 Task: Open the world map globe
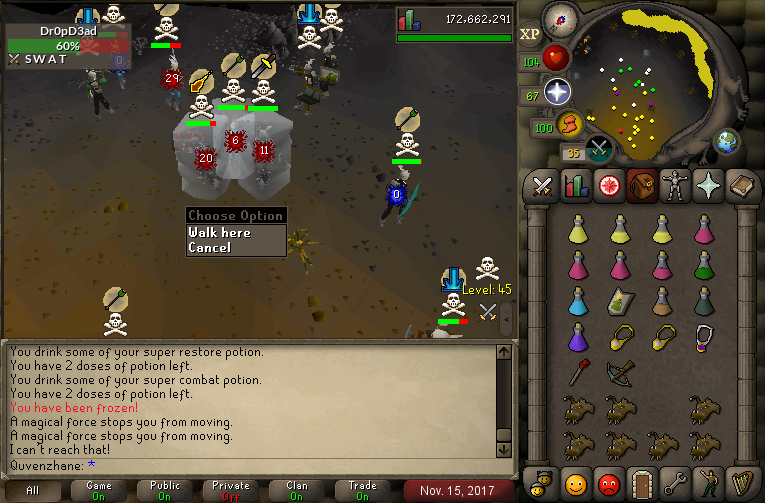[x=727, y=141]
